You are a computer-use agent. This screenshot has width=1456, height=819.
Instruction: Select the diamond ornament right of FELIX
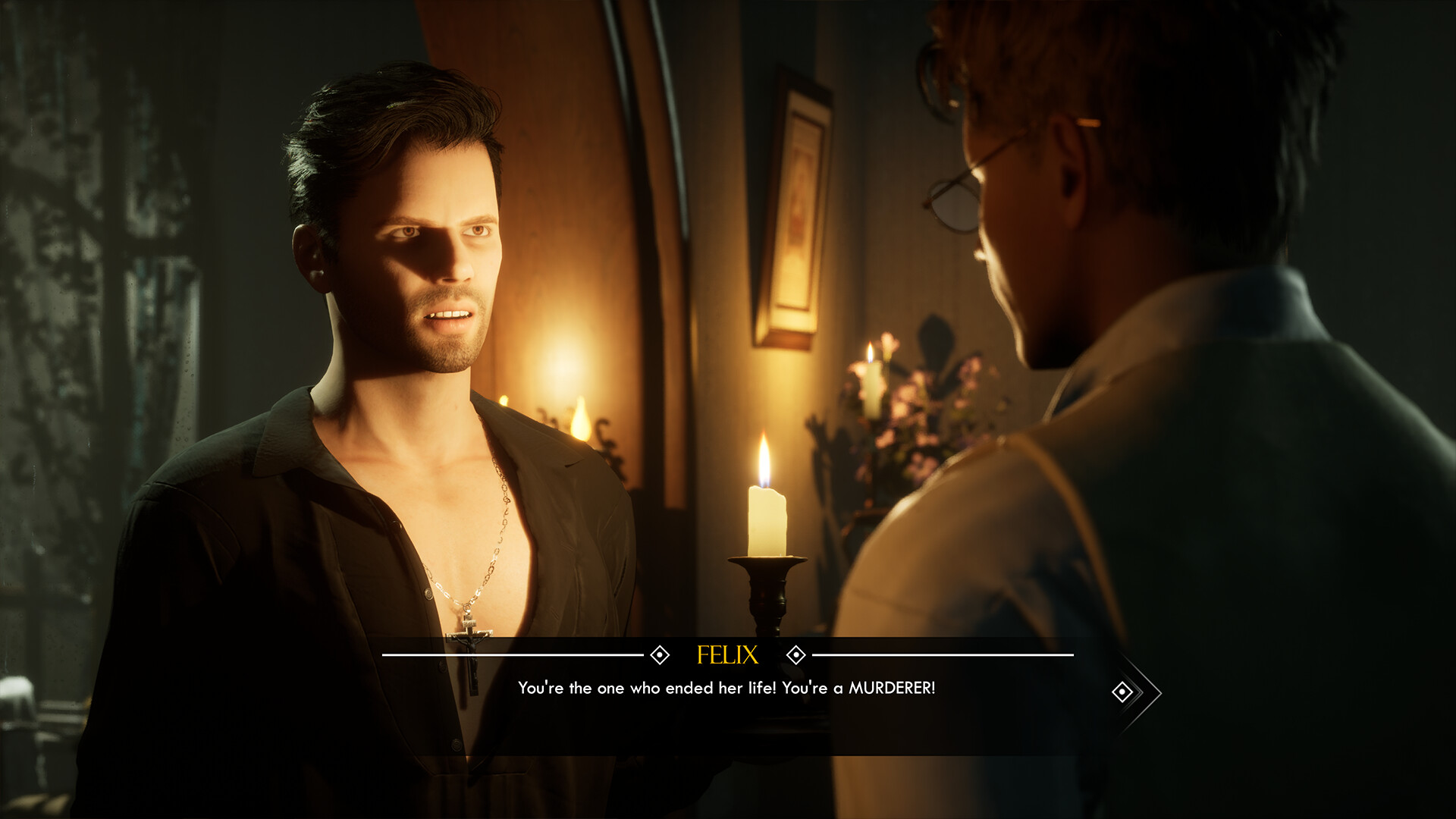(795, 654)
